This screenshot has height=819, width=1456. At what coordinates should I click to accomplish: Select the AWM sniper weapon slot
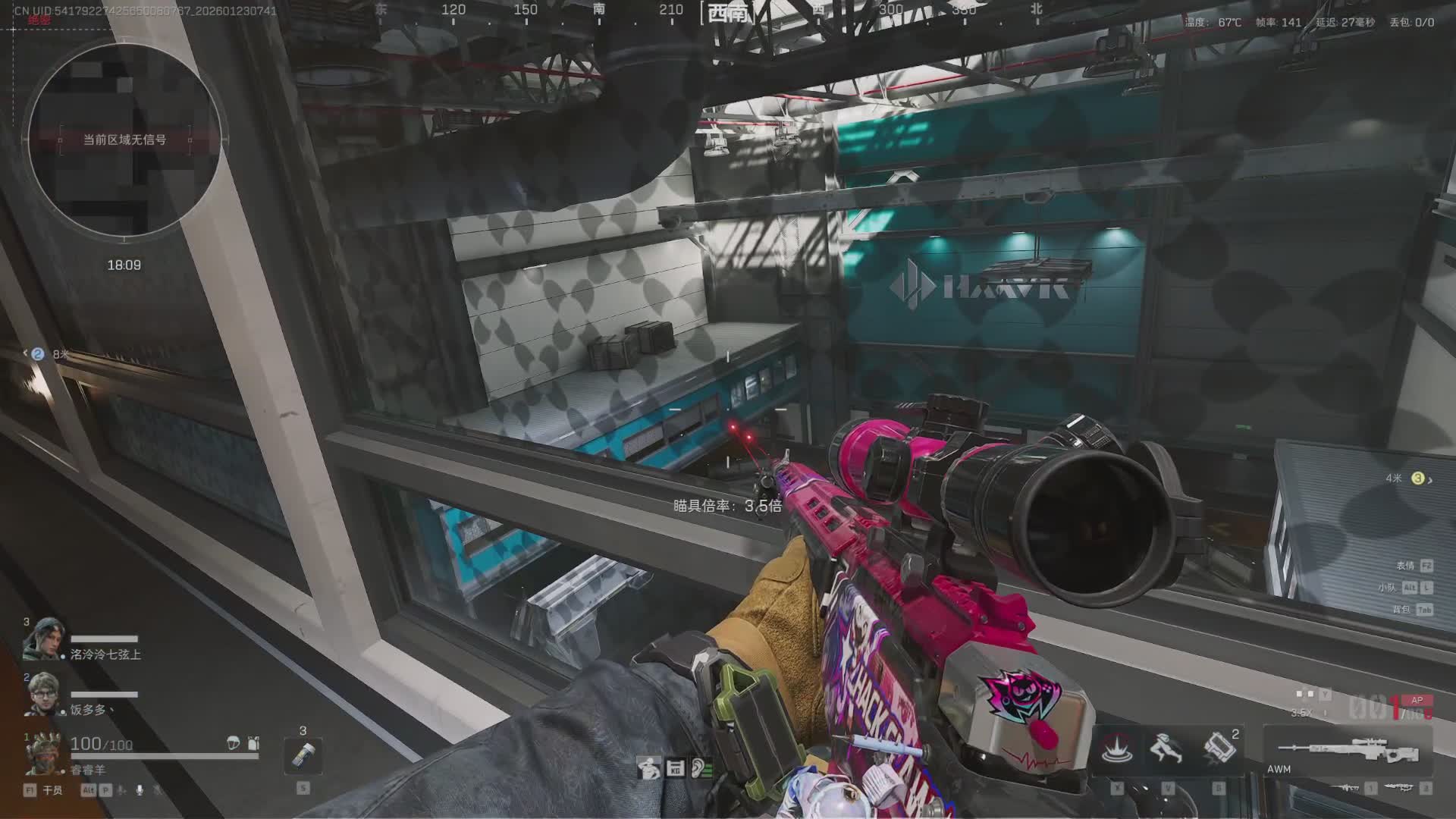[x=1348, y=751]
